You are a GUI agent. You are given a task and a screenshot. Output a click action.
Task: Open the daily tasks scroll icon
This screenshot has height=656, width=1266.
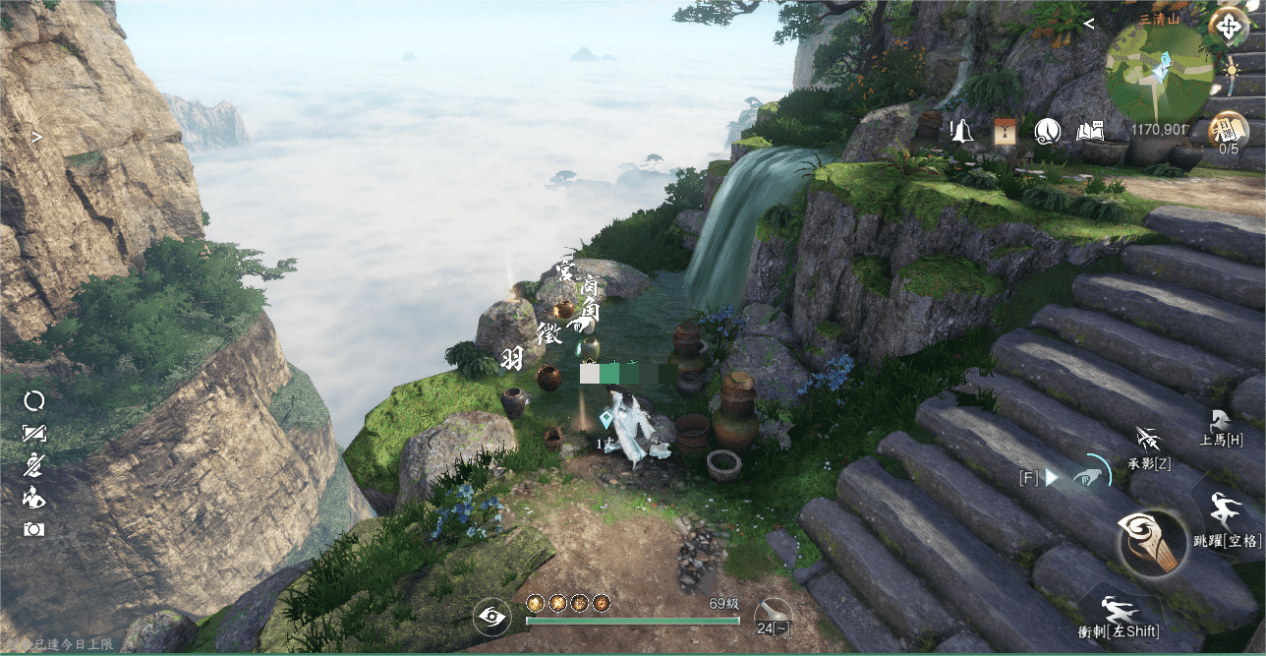(1226, 129)
